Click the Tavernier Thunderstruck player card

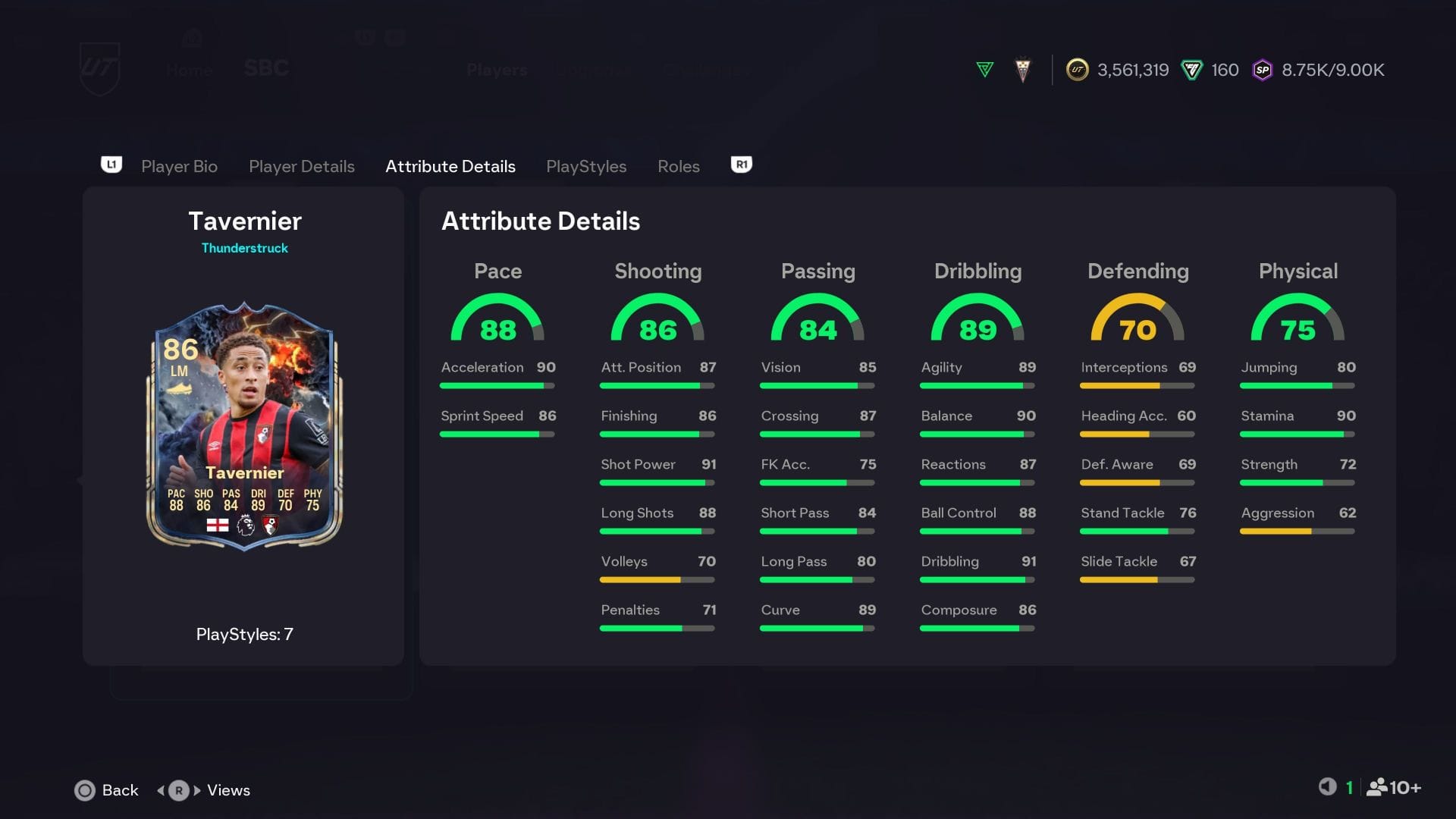coord(244,428)
